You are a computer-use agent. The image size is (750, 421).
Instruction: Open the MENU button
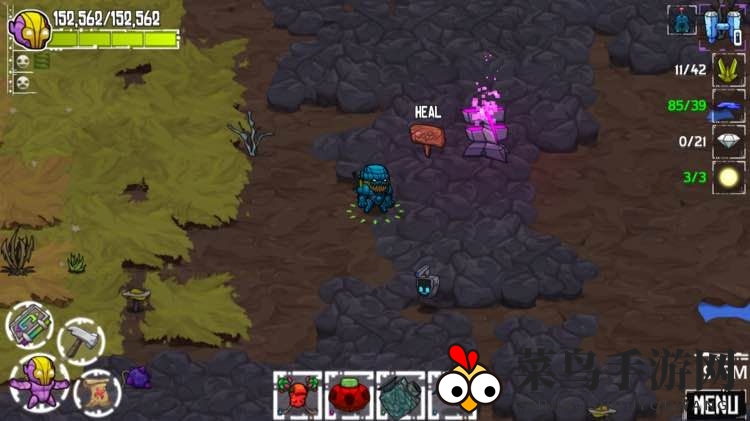716,405
